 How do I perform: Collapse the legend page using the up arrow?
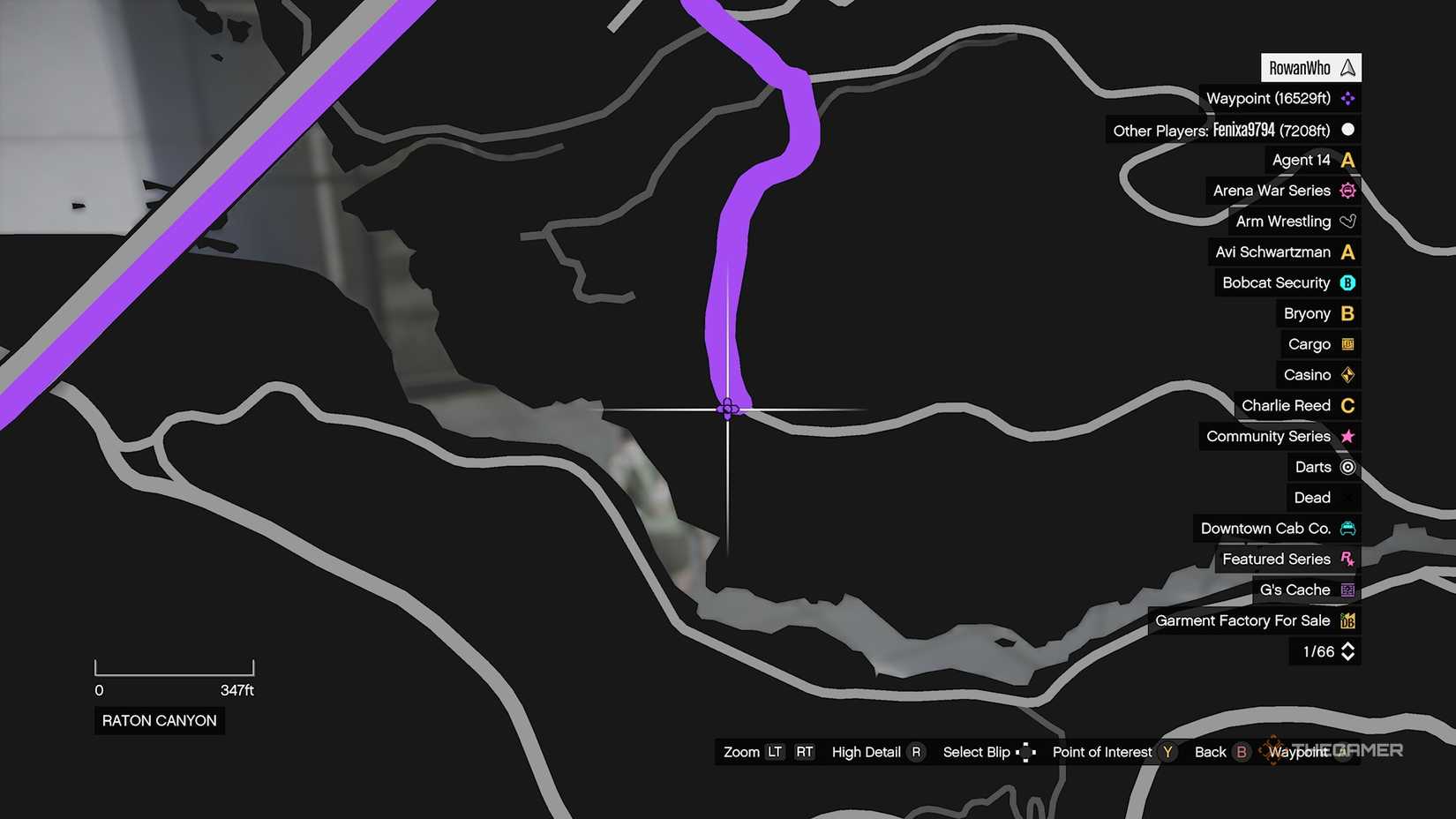pos(1347,646)
